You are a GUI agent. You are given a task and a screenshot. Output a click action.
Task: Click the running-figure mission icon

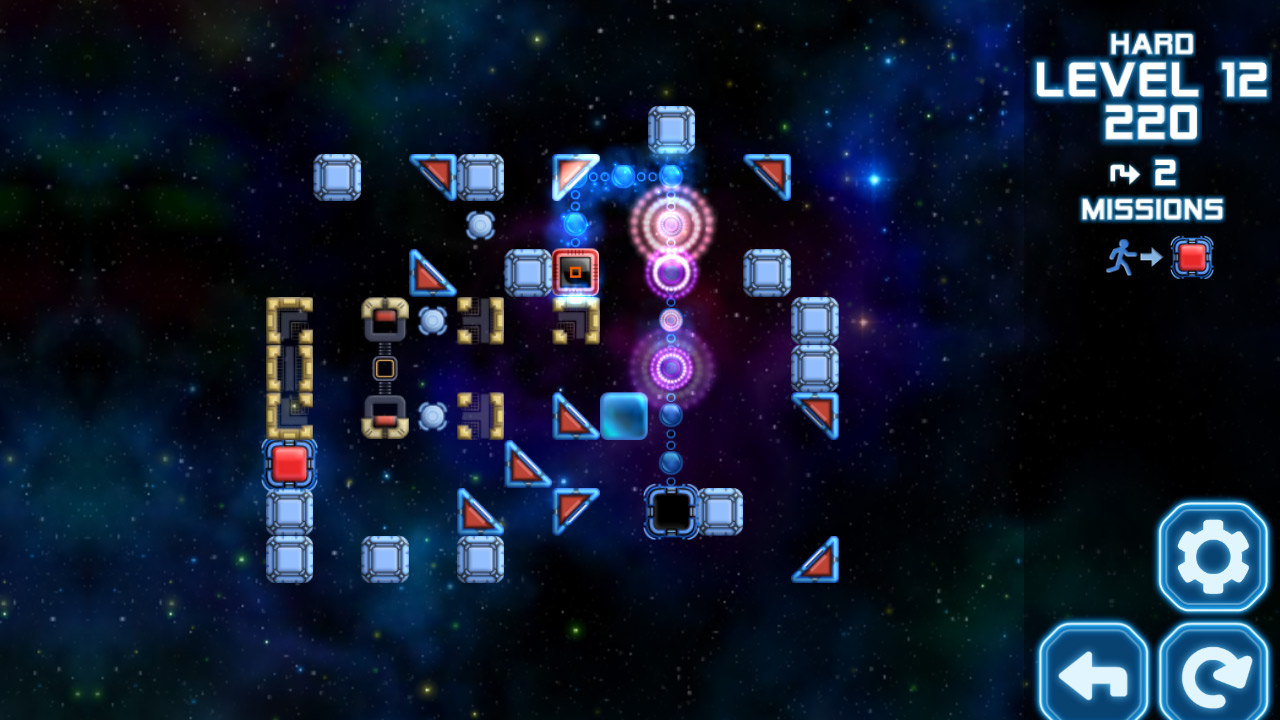(1122, 257)
